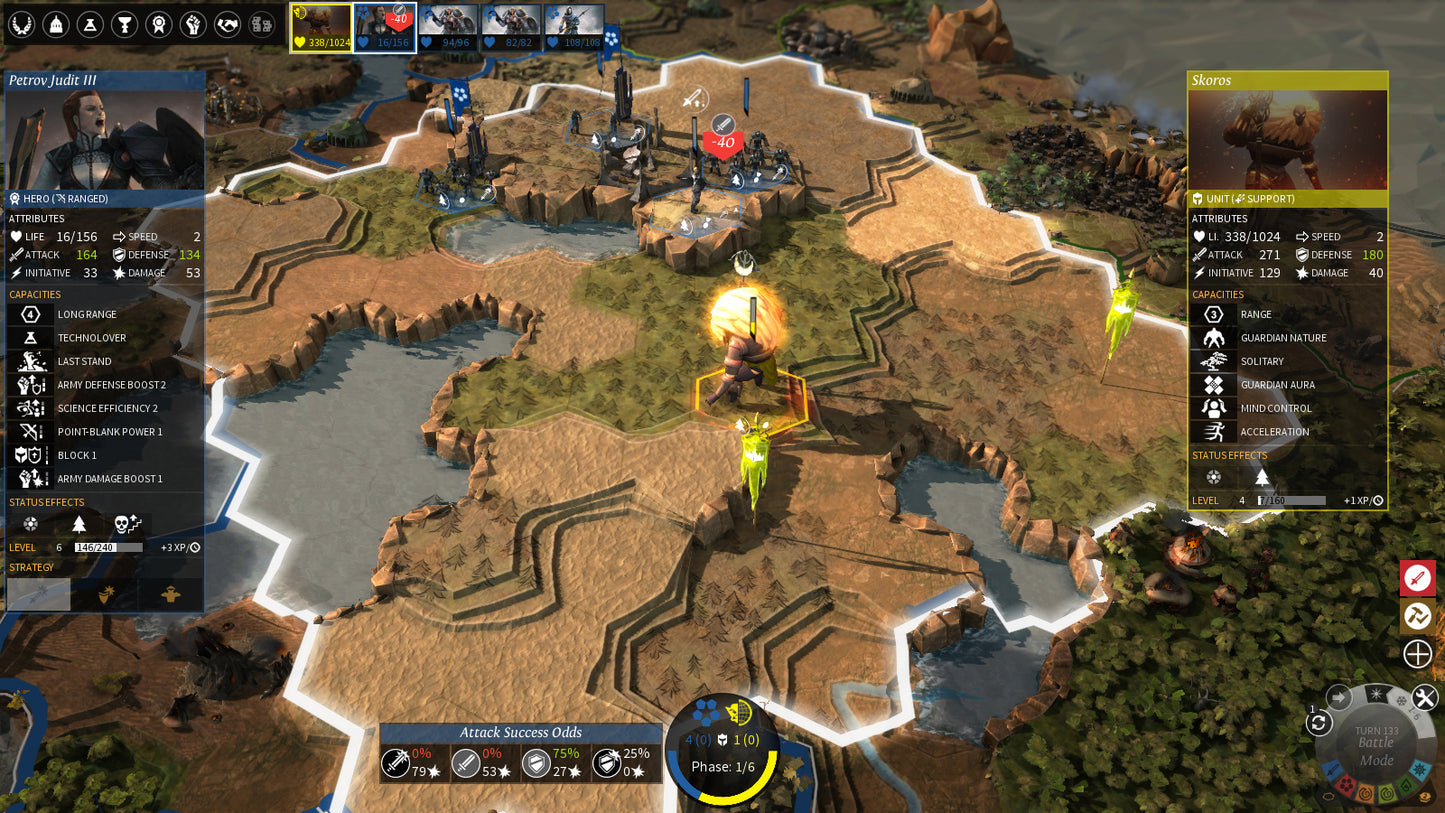Open the empire screen via capitol dome icon
The height and width of the screenshot is (813, 1445).
56,24
